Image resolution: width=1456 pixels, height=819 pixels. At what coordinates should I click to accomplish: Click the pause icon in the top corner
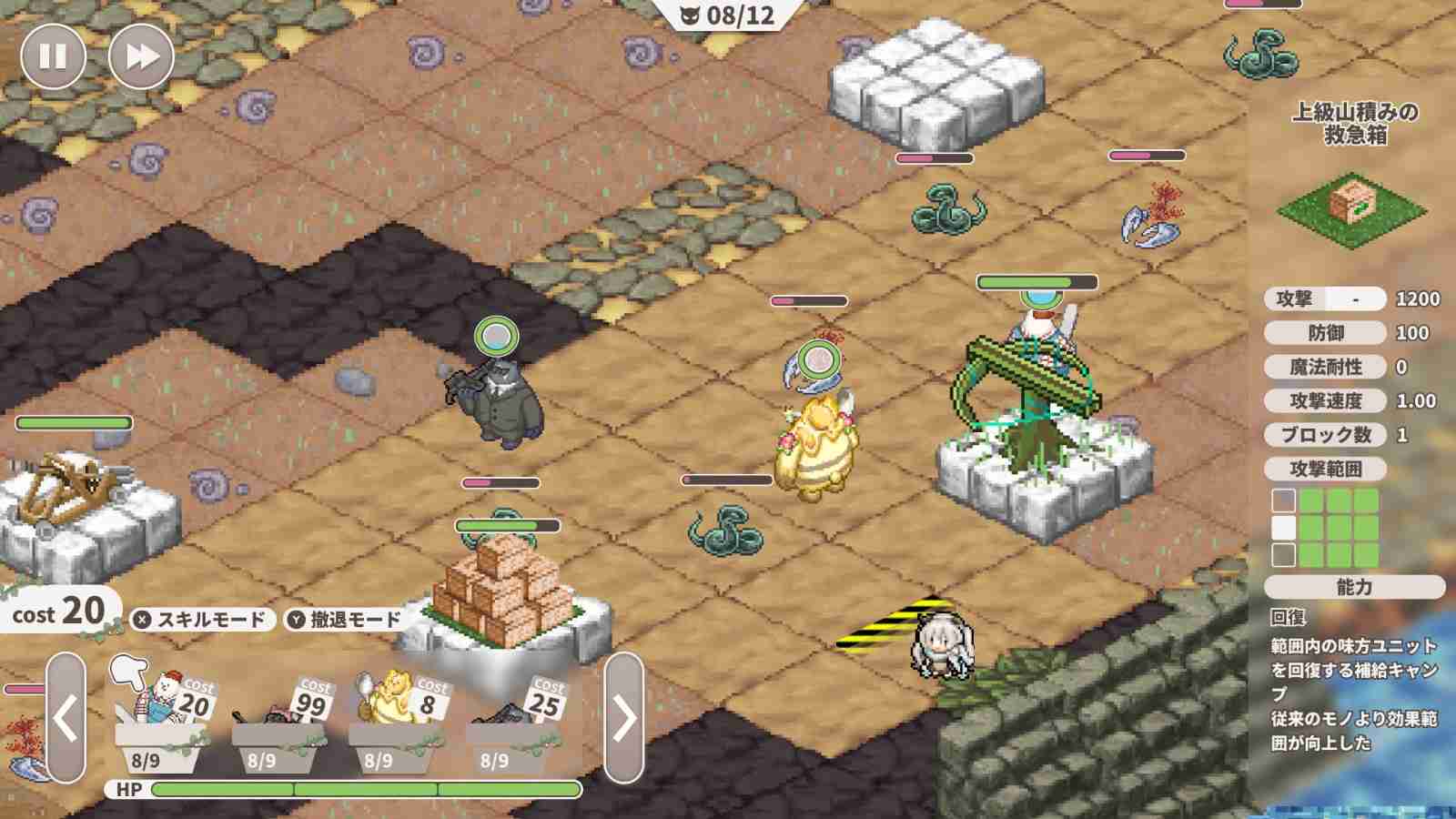53,55
